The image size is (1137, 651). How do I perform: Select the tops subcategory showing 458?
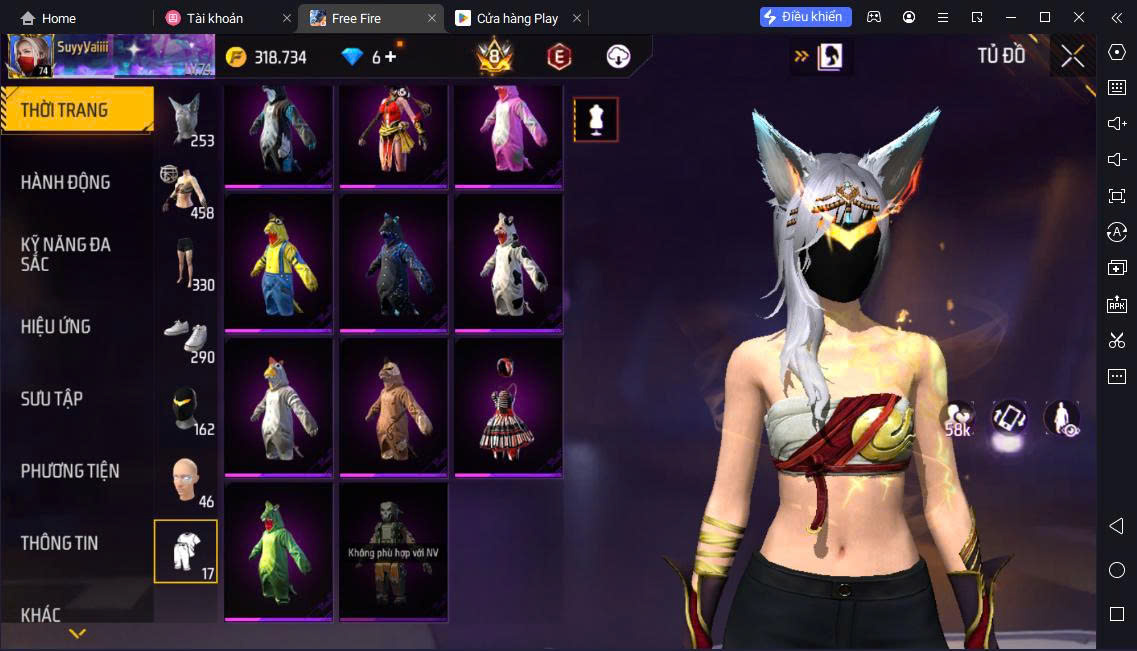click(x=186, y=191)
